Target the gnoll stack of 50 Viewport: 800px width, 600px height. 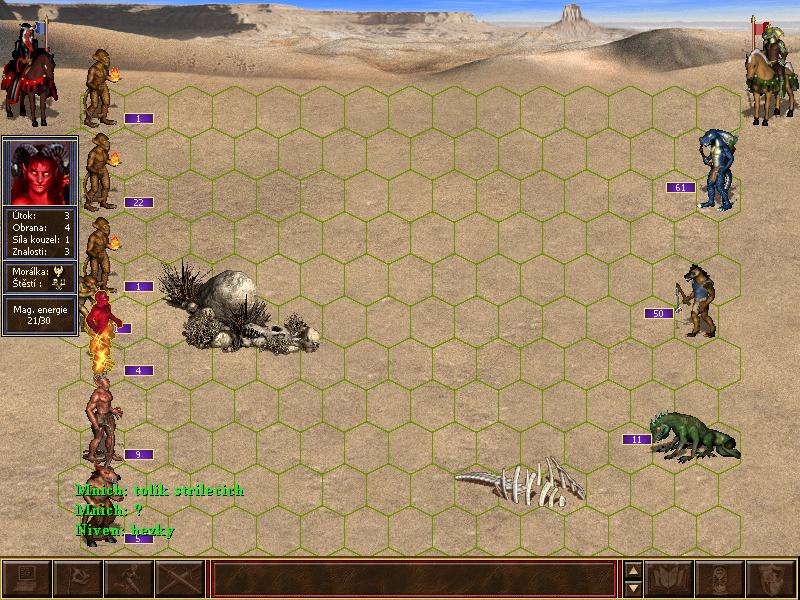pos(697,300)
